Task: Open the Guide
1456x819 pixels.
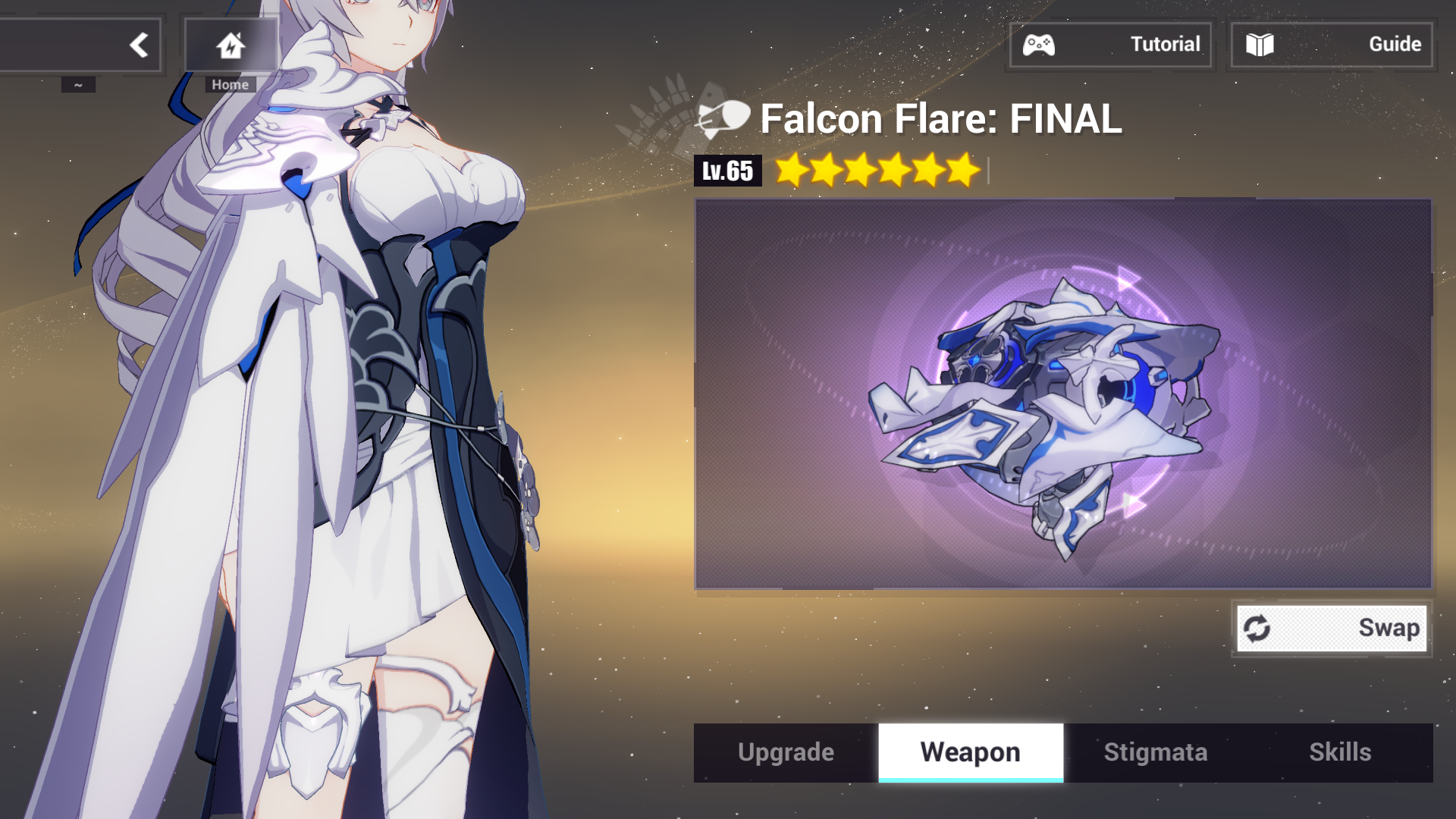Action: (x=1332, y=45)
